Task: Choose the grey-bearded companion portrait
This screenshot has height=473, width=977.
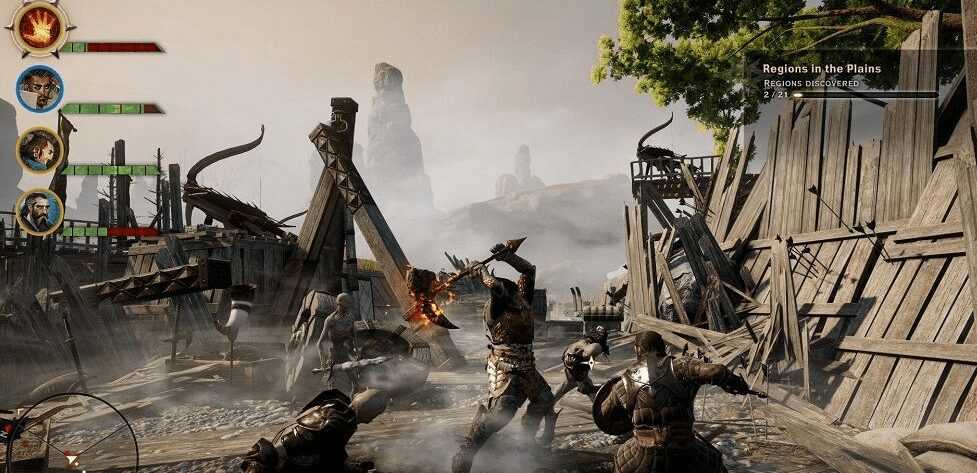Action: (40, 211)
